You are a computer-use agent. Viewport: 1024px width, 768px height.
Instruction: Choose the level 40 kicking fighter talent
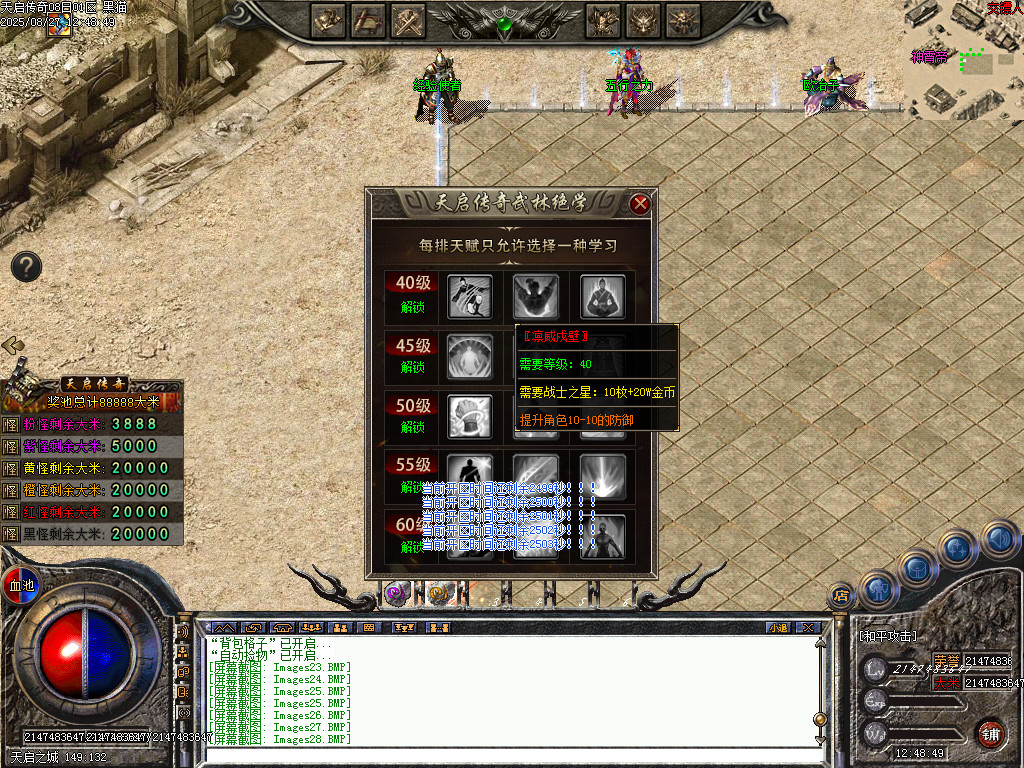(468, 296)
